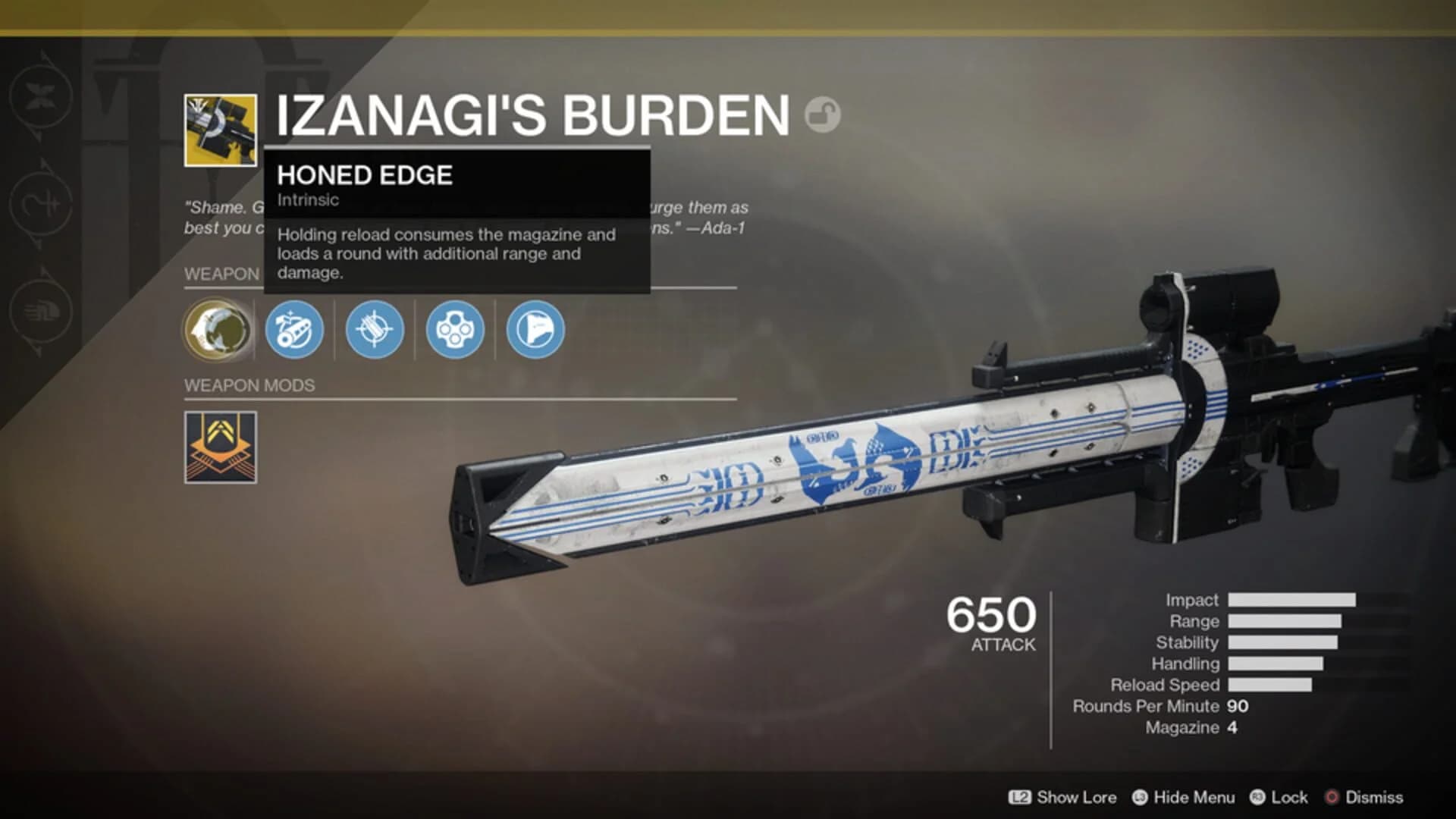Select the stock perk icon in the perks row
1456x819 pixels.
[534, 329]
